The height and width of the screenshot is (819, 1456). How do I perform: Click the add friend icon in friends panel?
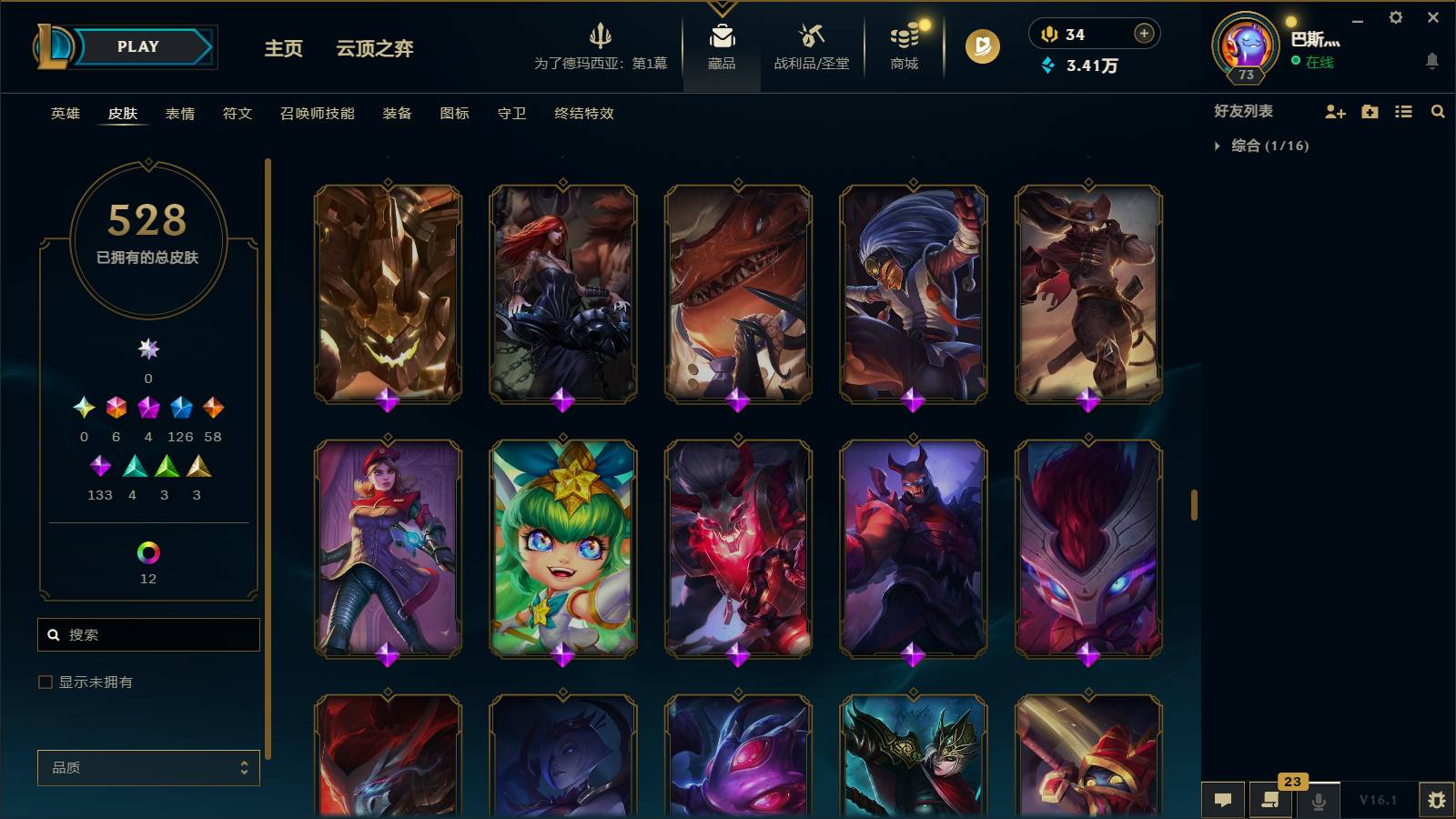(1336, 112)
